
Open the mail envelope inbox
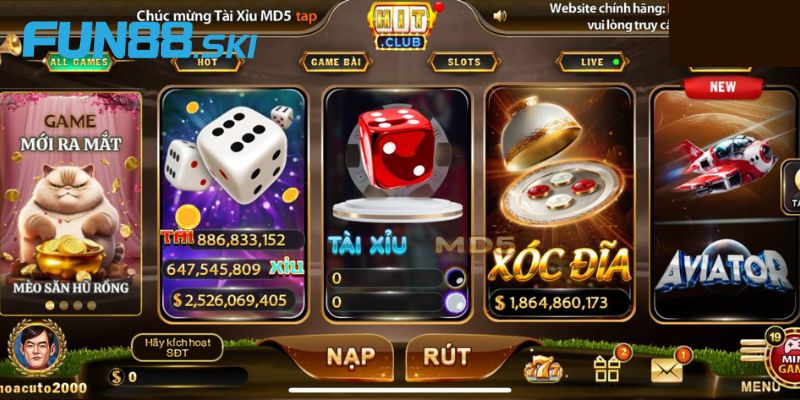[668, 369]
